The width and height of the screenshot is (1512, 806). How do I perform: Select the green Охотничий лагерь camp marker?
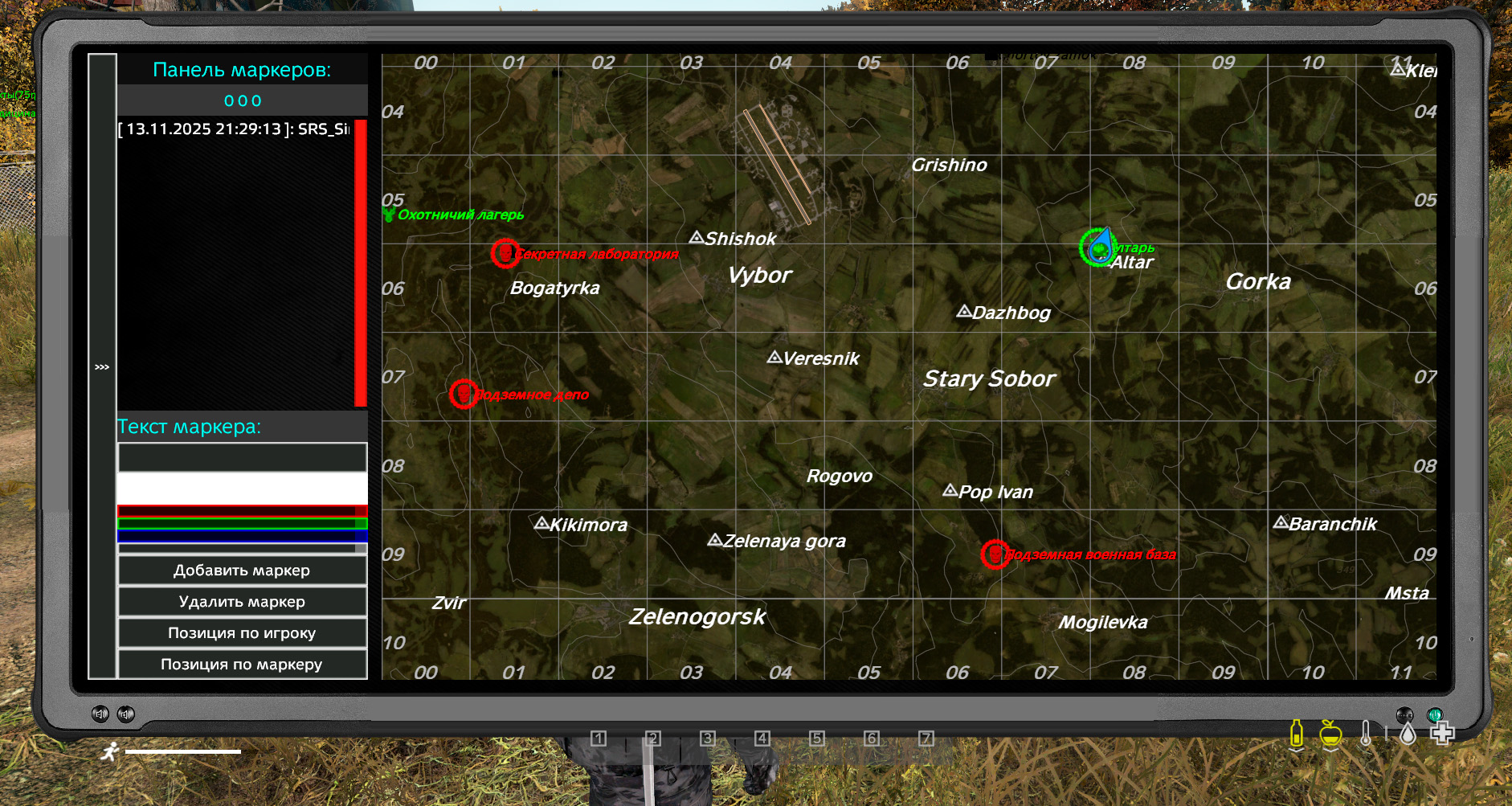click(391, 214)
